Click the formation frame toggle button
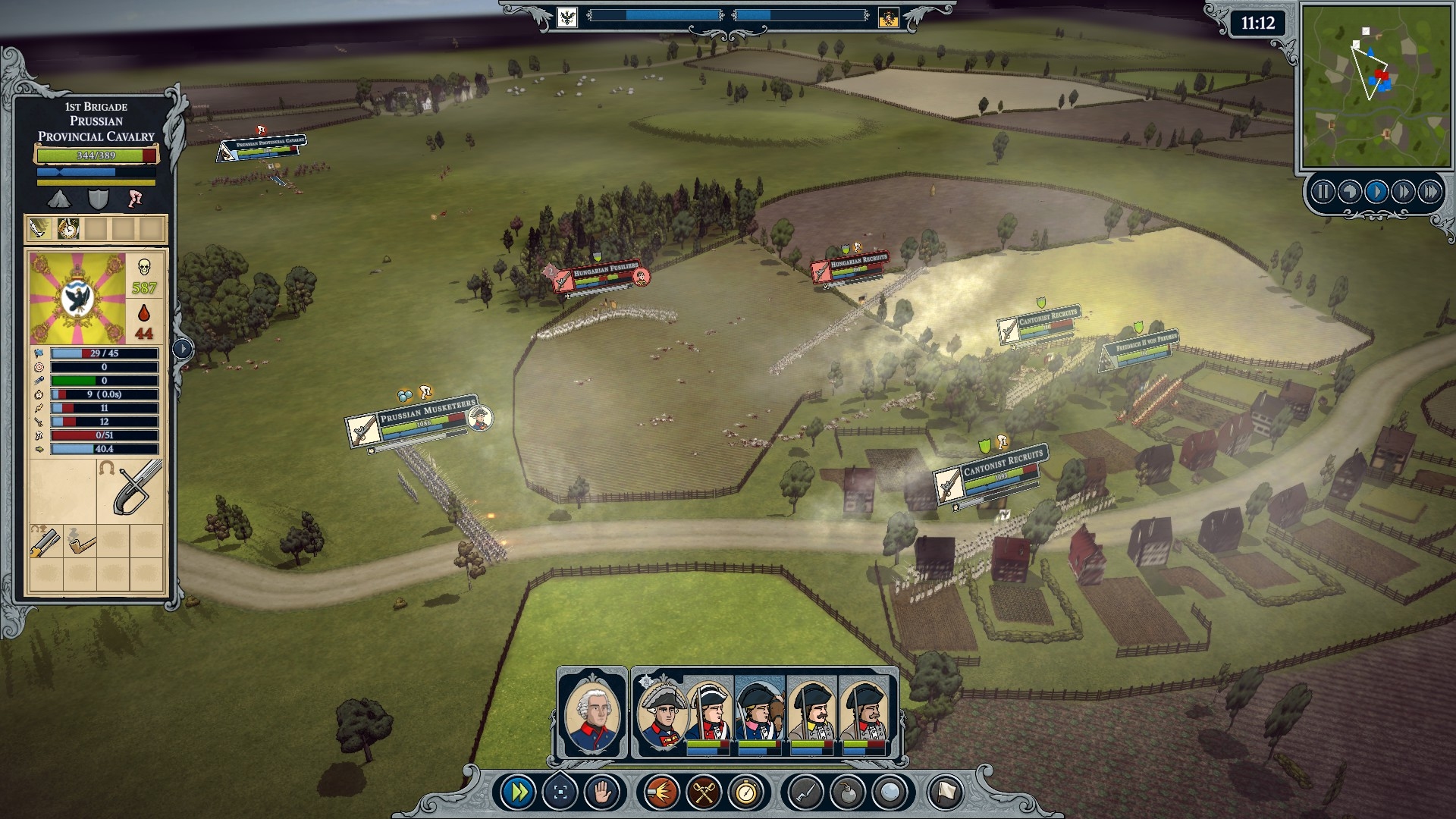Image resolution: width=1456 pixels, height=819 pixels. point(561,793)
